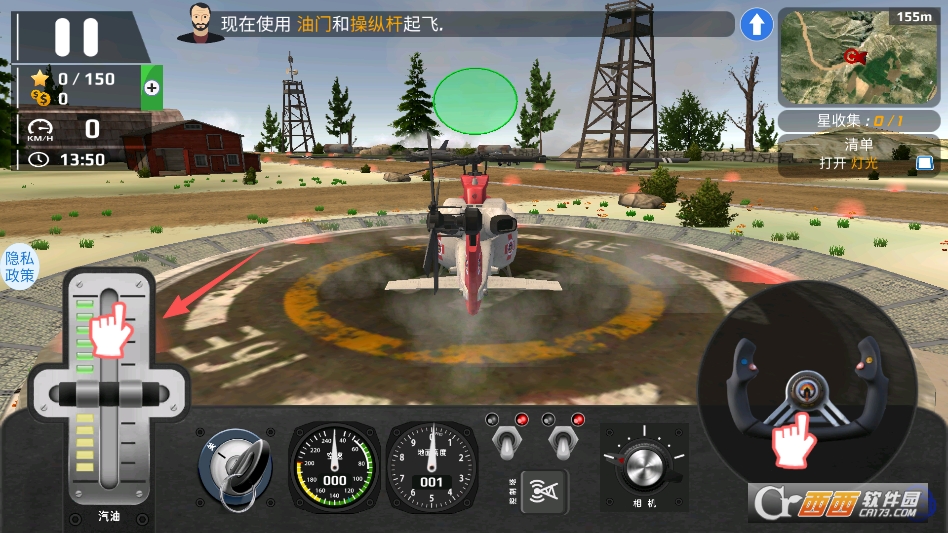The width and height of the screenshot is (948, 533).
Task: Tap the green plus button to add coins
Action: 151,88
